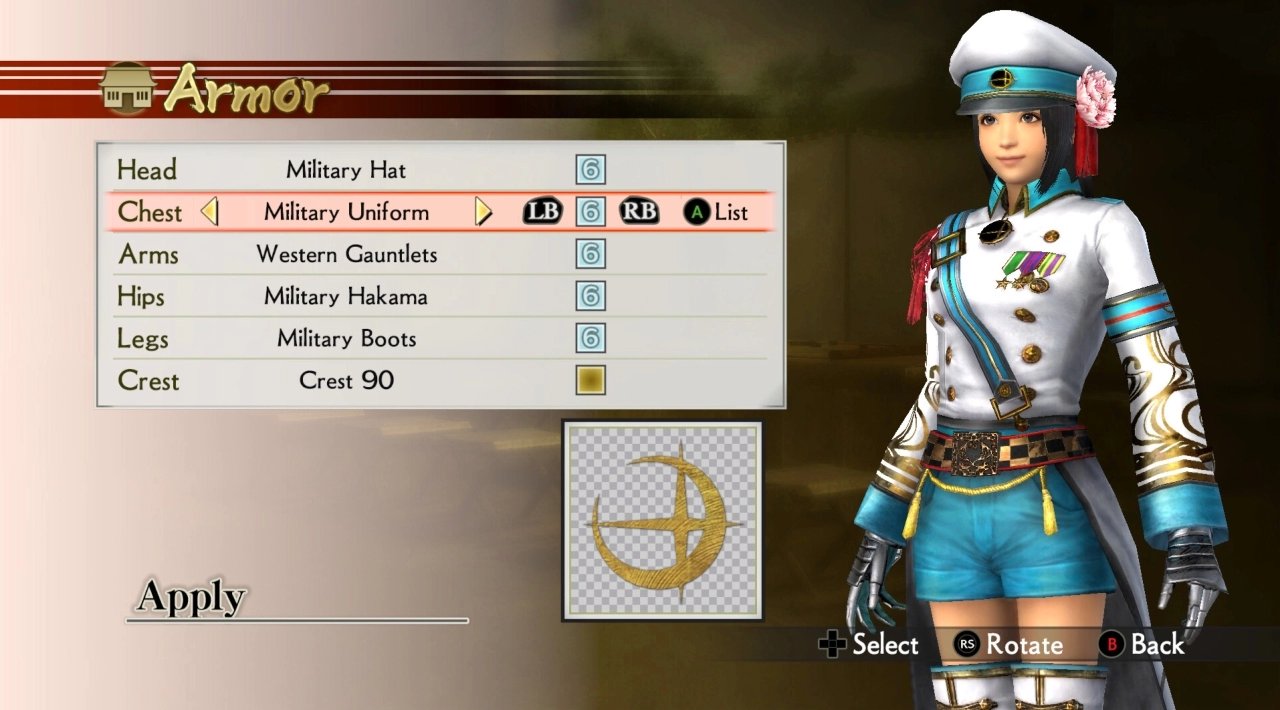This screenshot has width=1280, height=710.
Task: Select the Hips Military Hakama row
Action: (346, 296)
